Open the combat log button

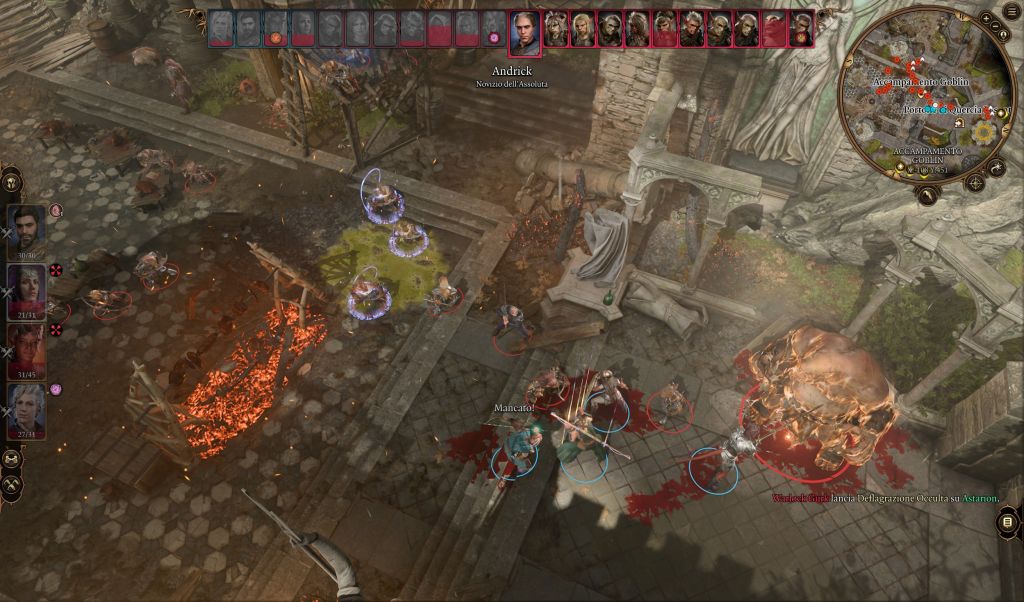click(1008, 522)
